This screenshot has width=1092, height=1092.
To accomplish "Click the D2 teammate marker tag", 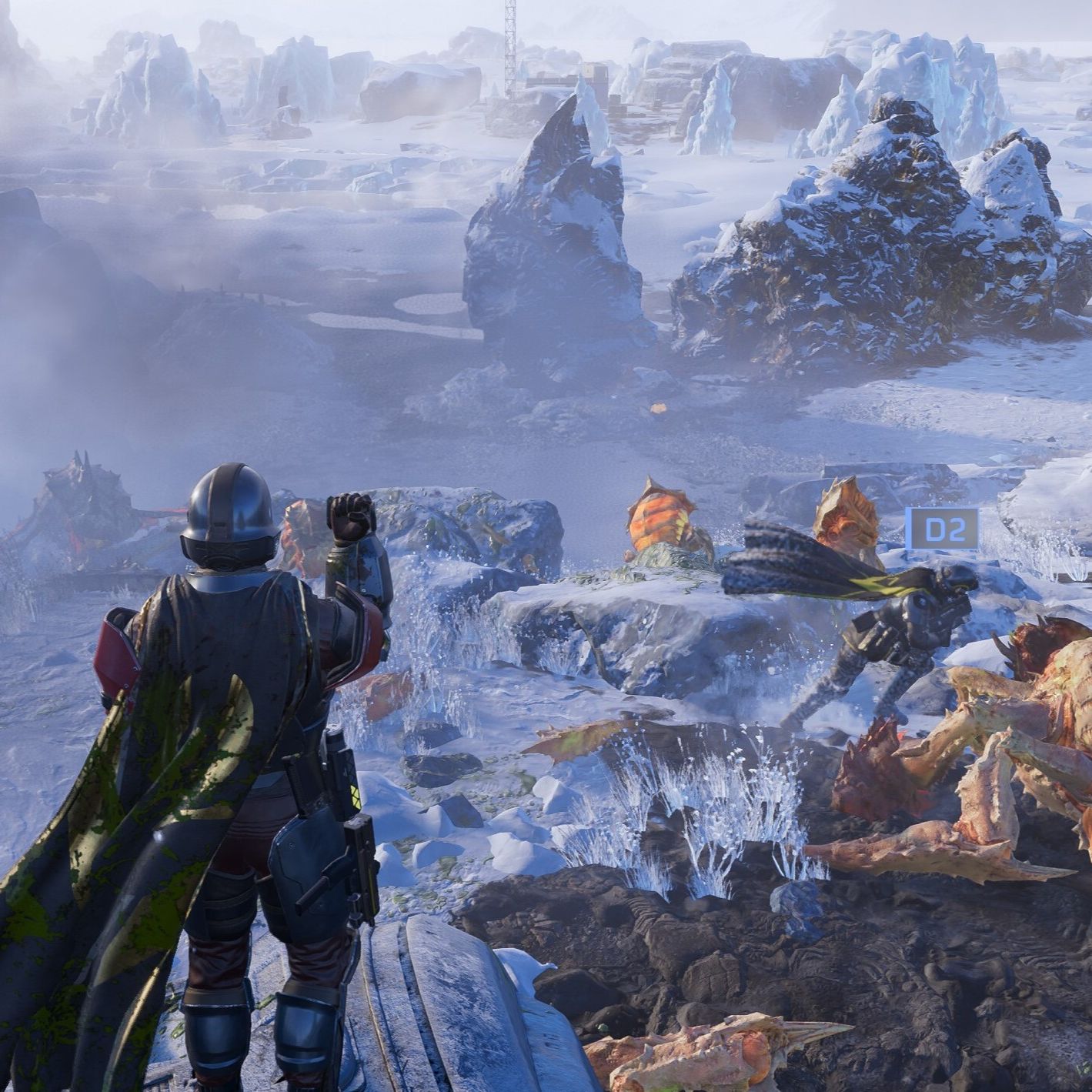I will pos(941,529).
